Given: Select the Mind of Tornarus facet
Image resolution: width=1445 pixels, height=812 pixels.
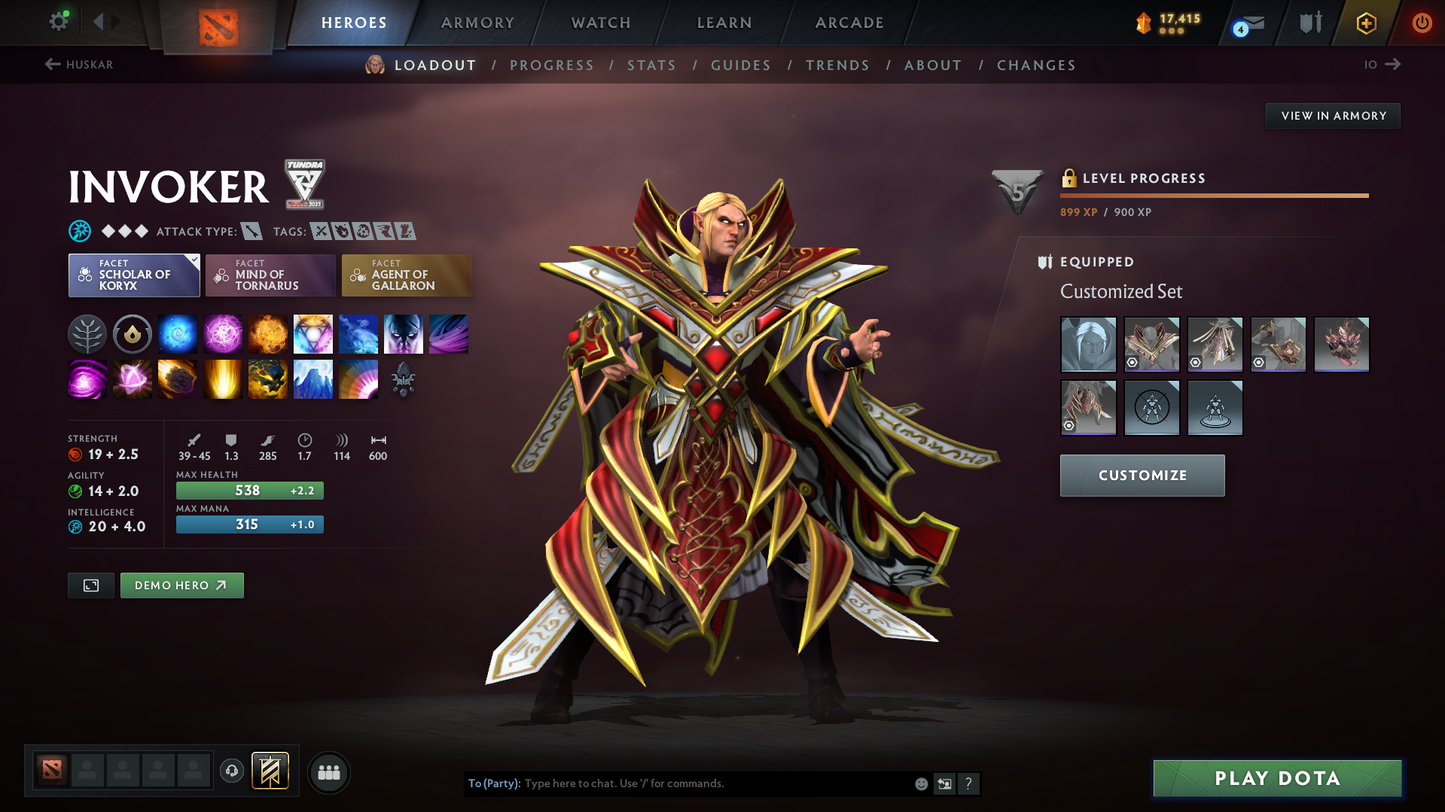Looking at the screenshot, I should (x=270, y=276).
